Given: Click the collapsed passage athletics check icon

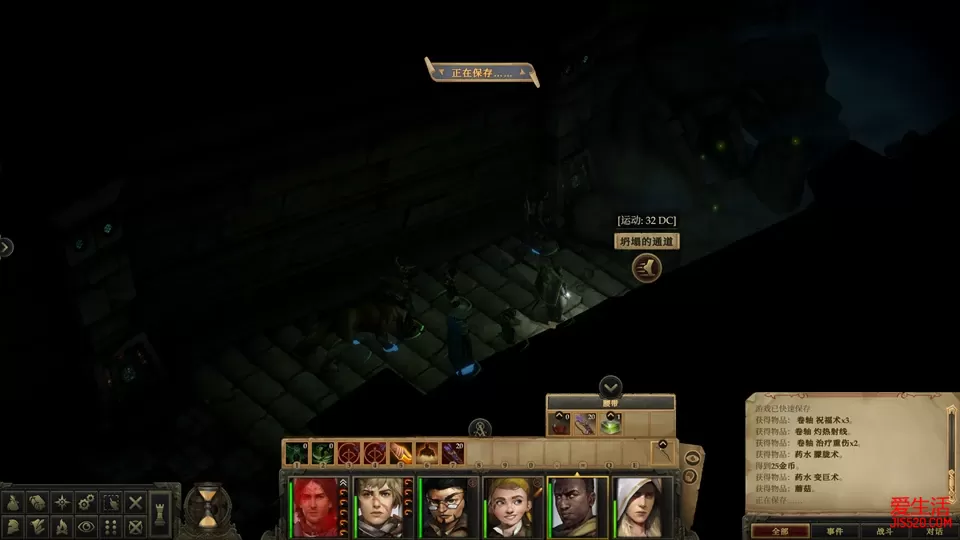Looking at the screenshot, I should point(646,267).
